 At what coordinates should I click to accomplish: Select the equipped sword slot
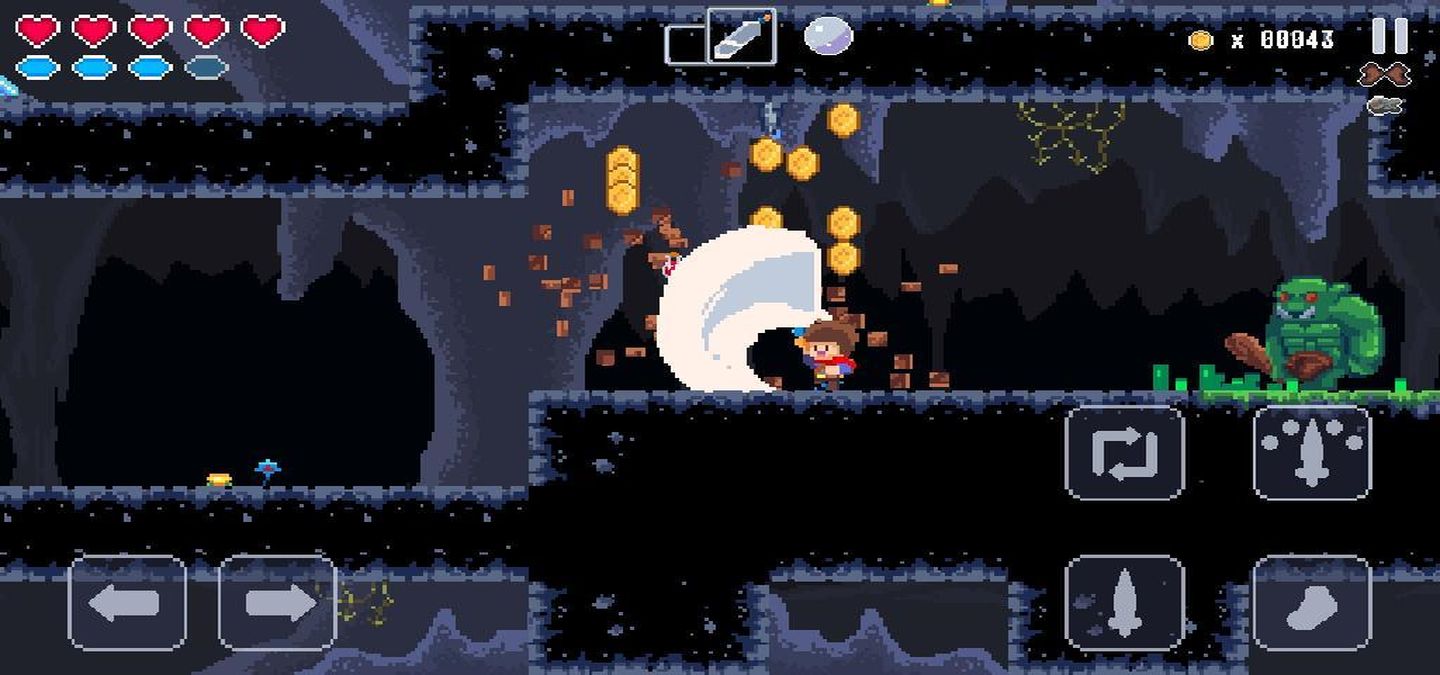(x=741, y=37)
